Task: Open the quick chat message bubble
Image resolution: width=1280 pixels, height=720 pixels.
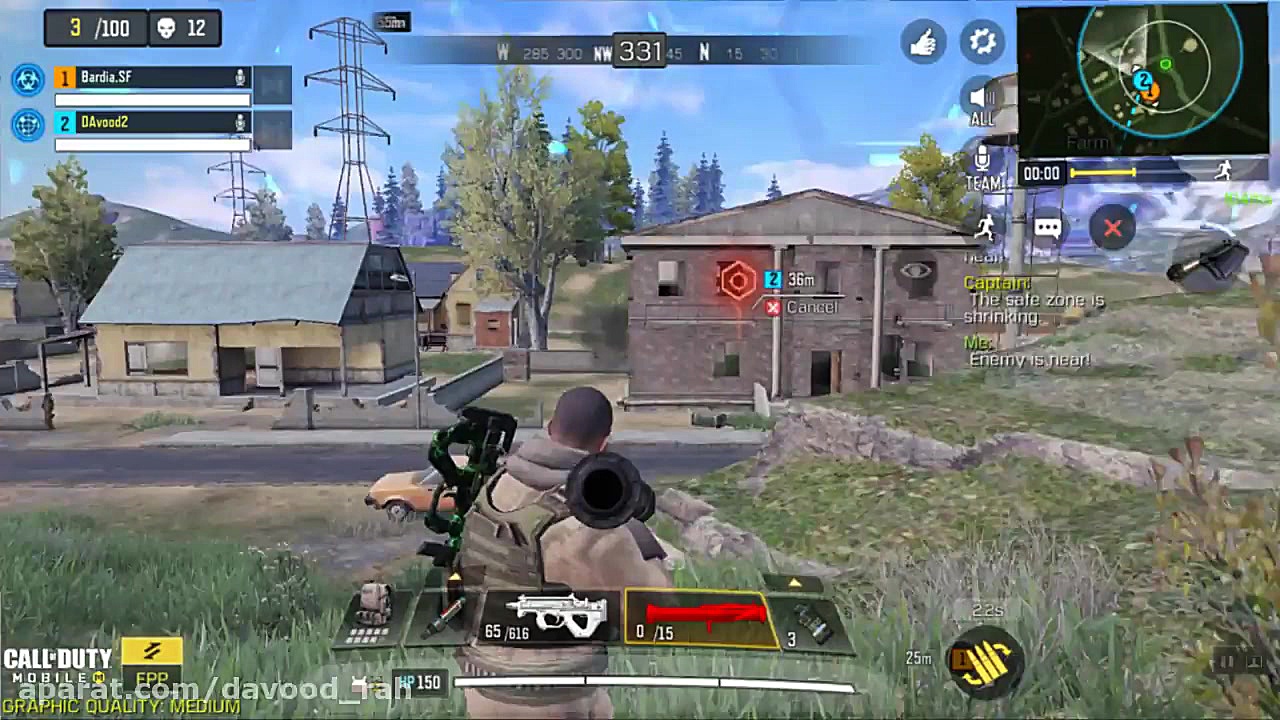Action: coord(1046,228)
